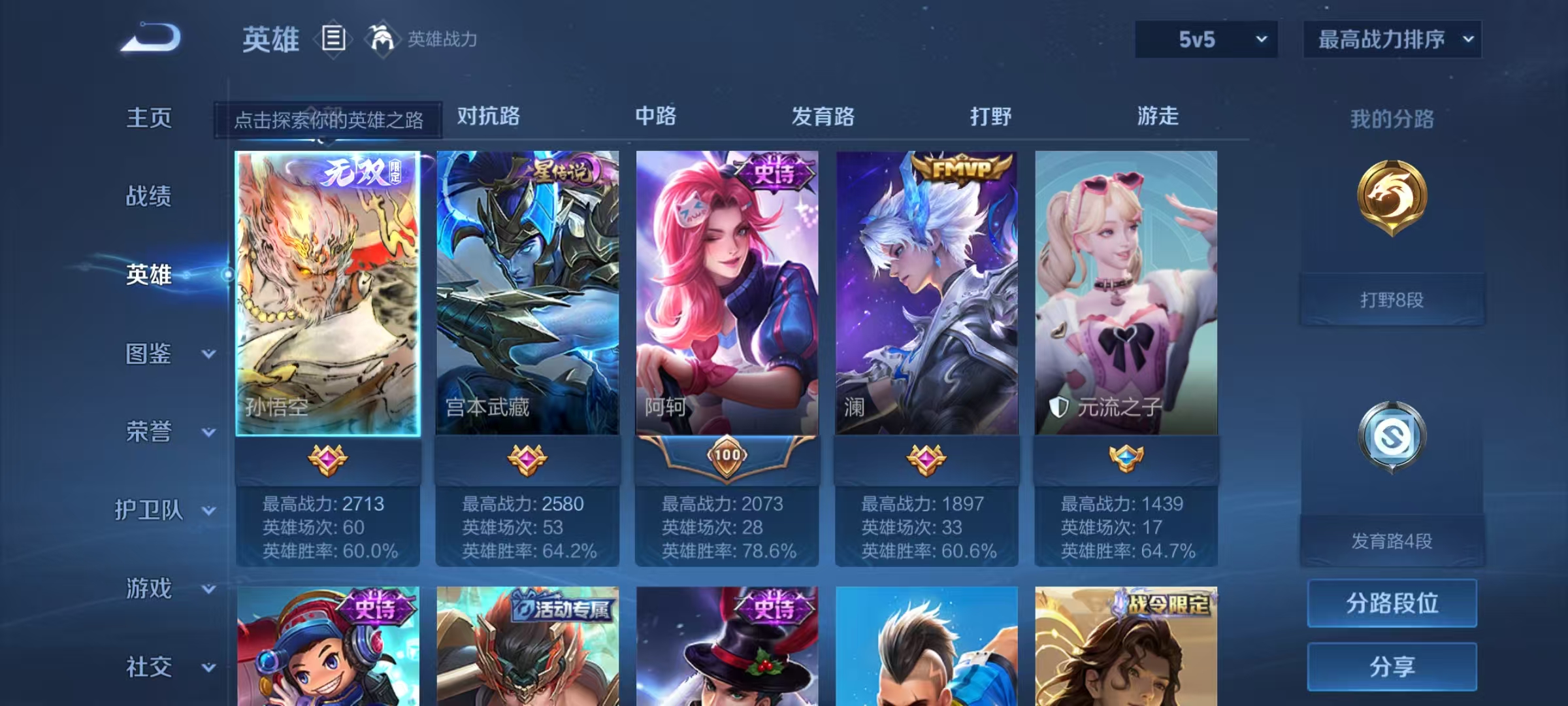Open the 最高战力排序 sorting dropdown
The width and height of the screenshot is (1568, 706).
(1392, 39)
